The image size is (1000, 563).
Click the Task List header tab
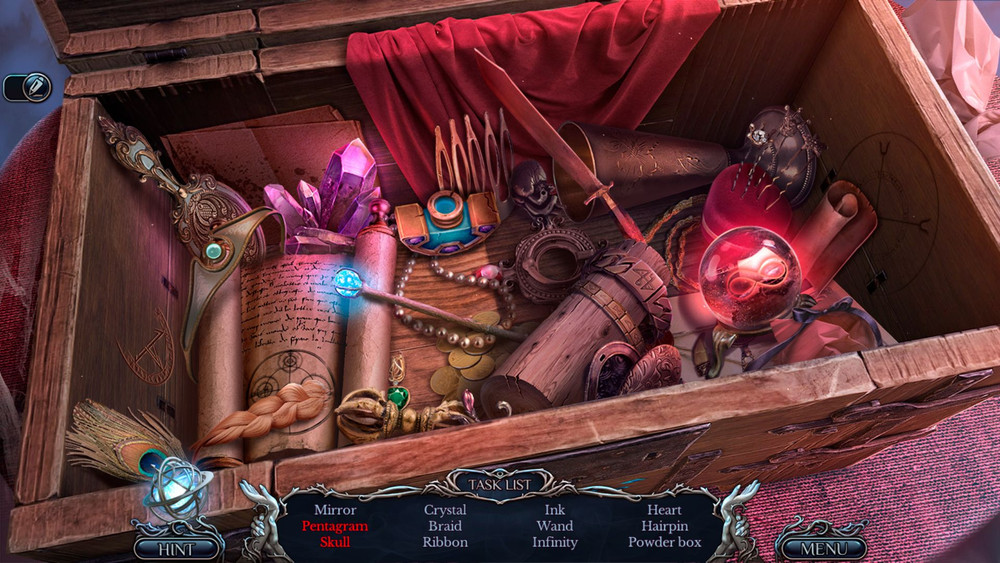click(500, 484)
